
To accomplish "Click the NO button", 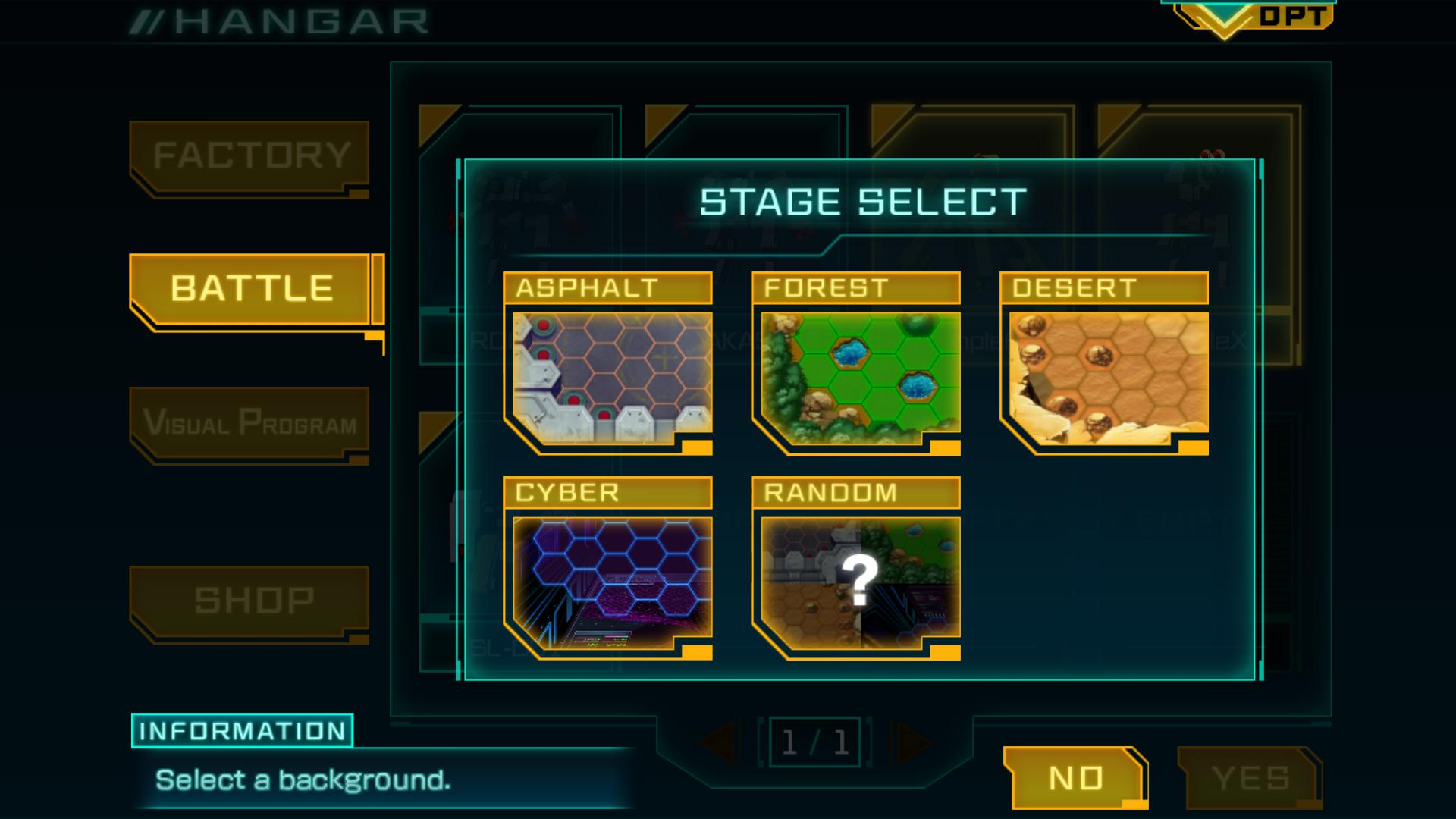I will 1075,778.
